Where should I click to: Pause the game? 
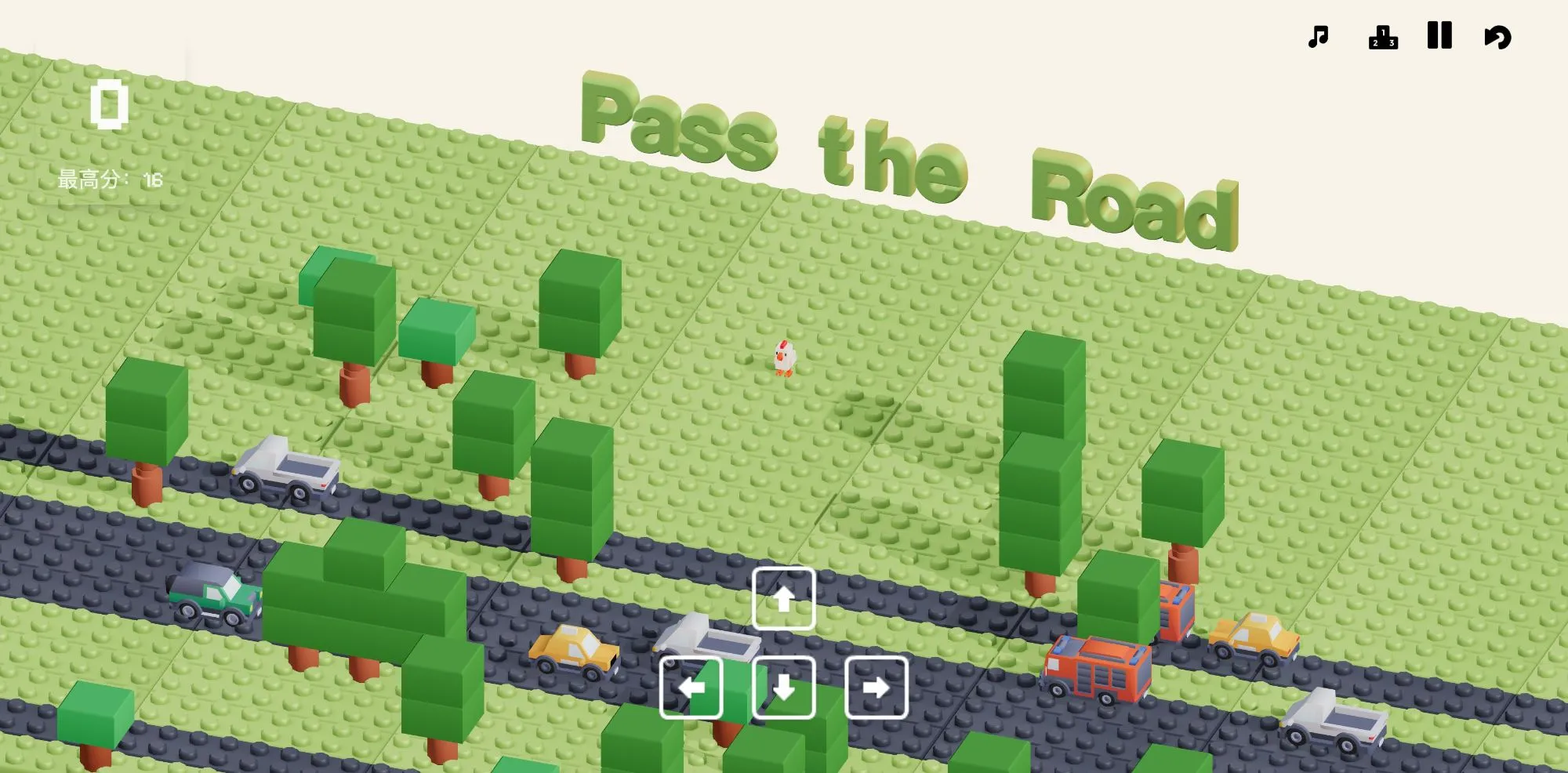1440,35
